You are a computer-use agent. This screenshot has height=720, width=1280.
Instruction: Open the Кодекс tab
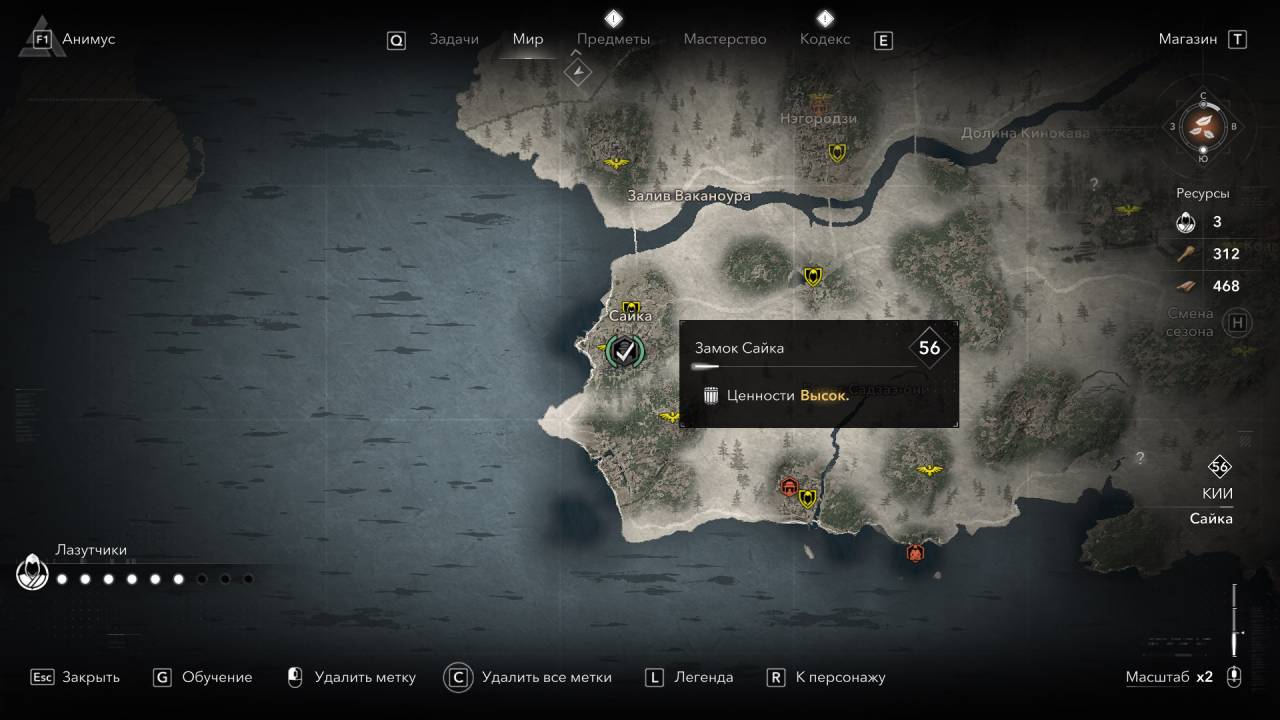[x=825, y=39]
